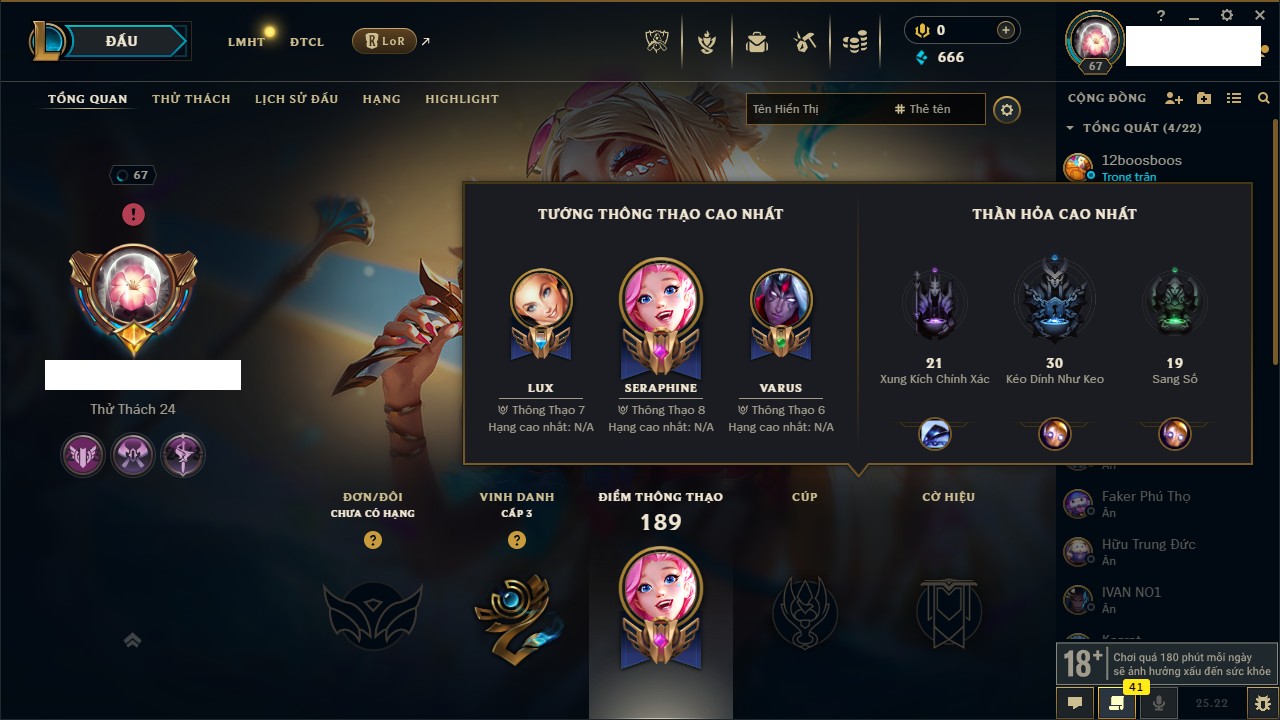Search the friends list with the magnifier icon
Viewport: 1280px width, 720px height.
[1264, 98]
